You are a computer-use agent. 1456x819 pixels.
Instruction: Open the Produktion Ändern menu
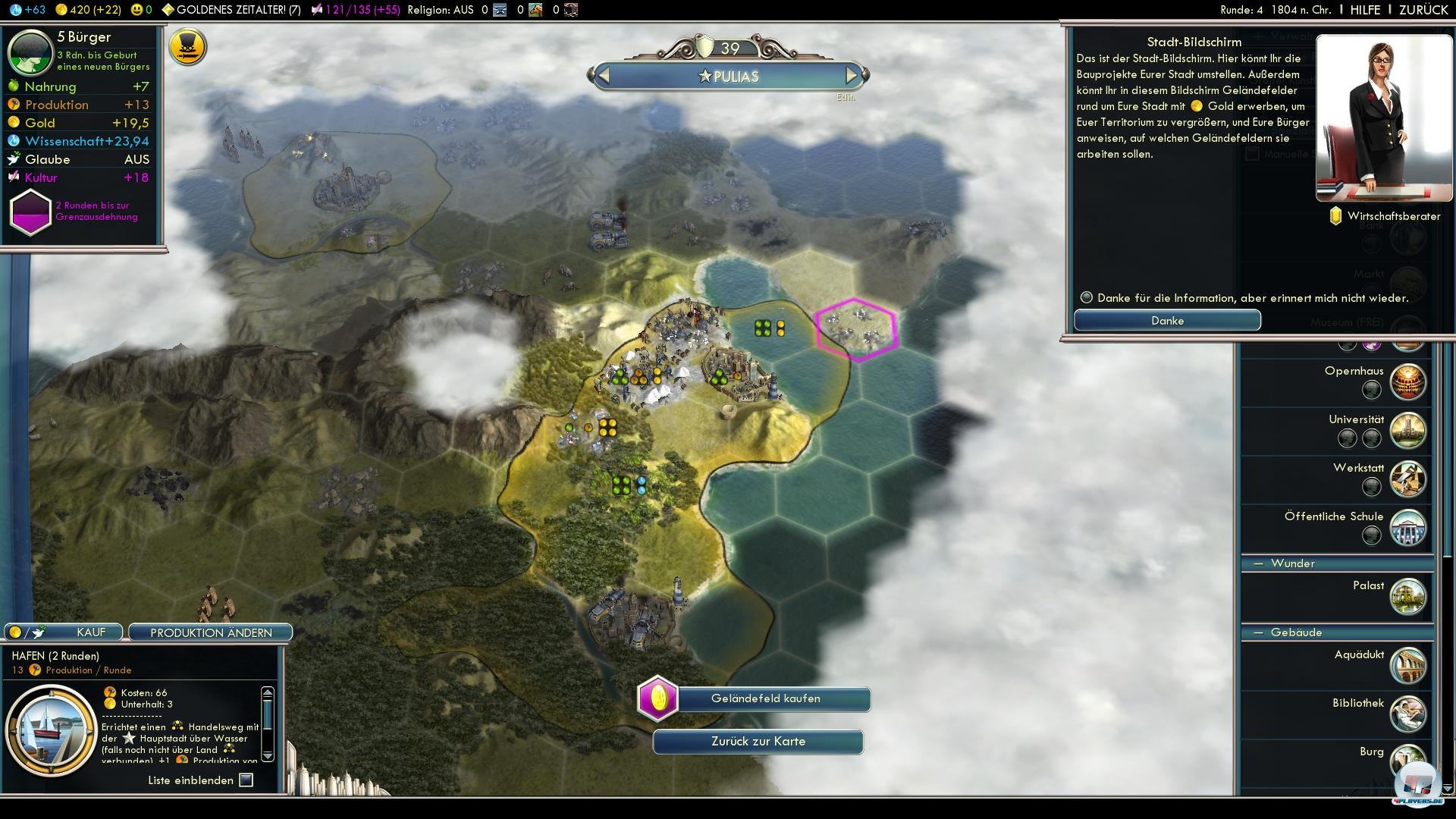211,632
